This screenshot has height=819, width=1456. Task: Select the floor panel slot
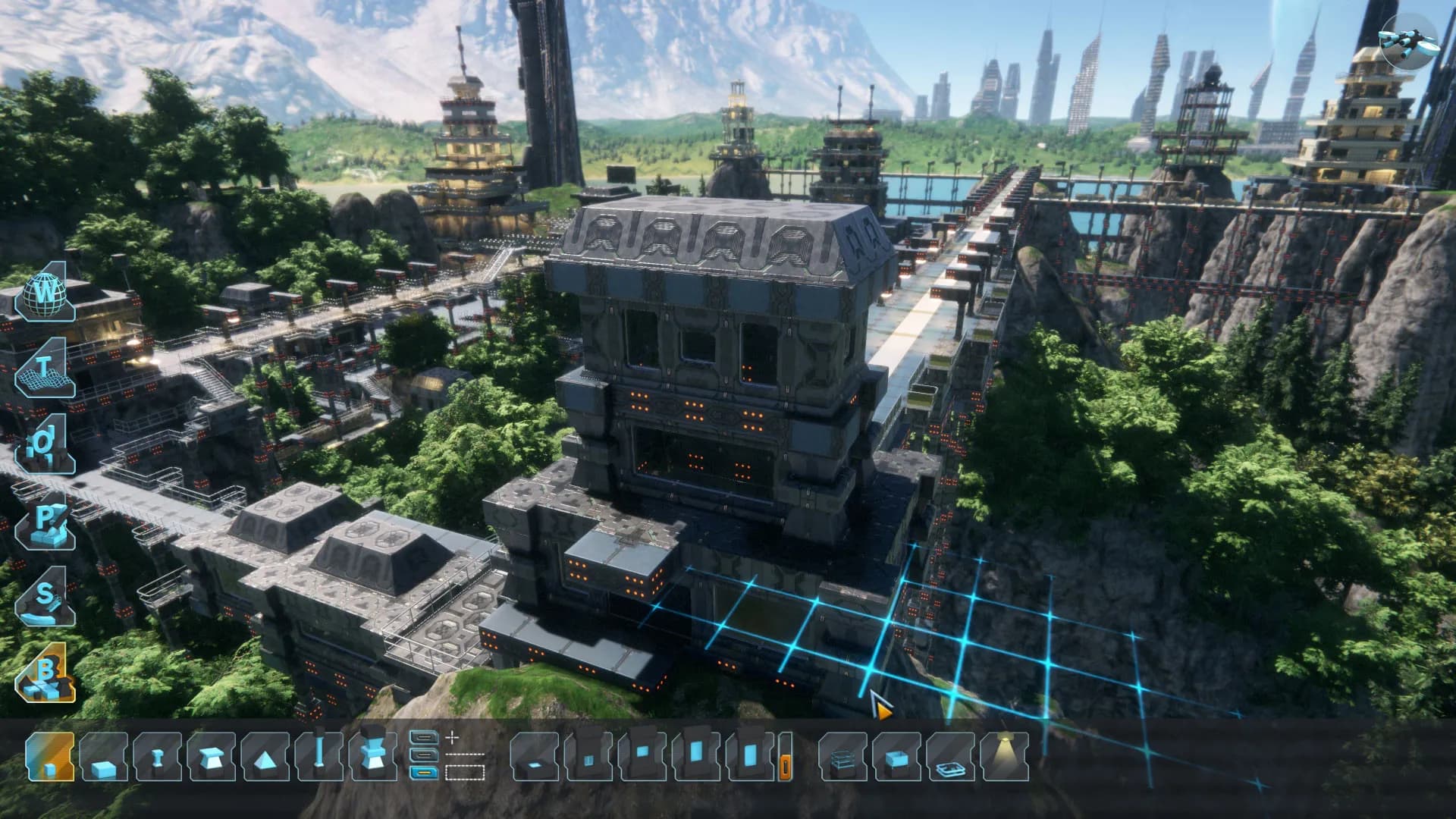point(535,756)
